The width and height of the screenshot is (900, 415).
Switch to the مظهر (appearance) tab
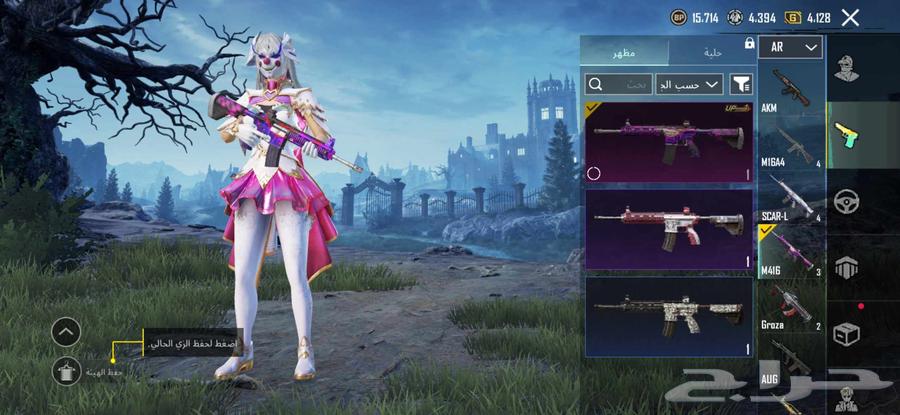tap(625, 52)
